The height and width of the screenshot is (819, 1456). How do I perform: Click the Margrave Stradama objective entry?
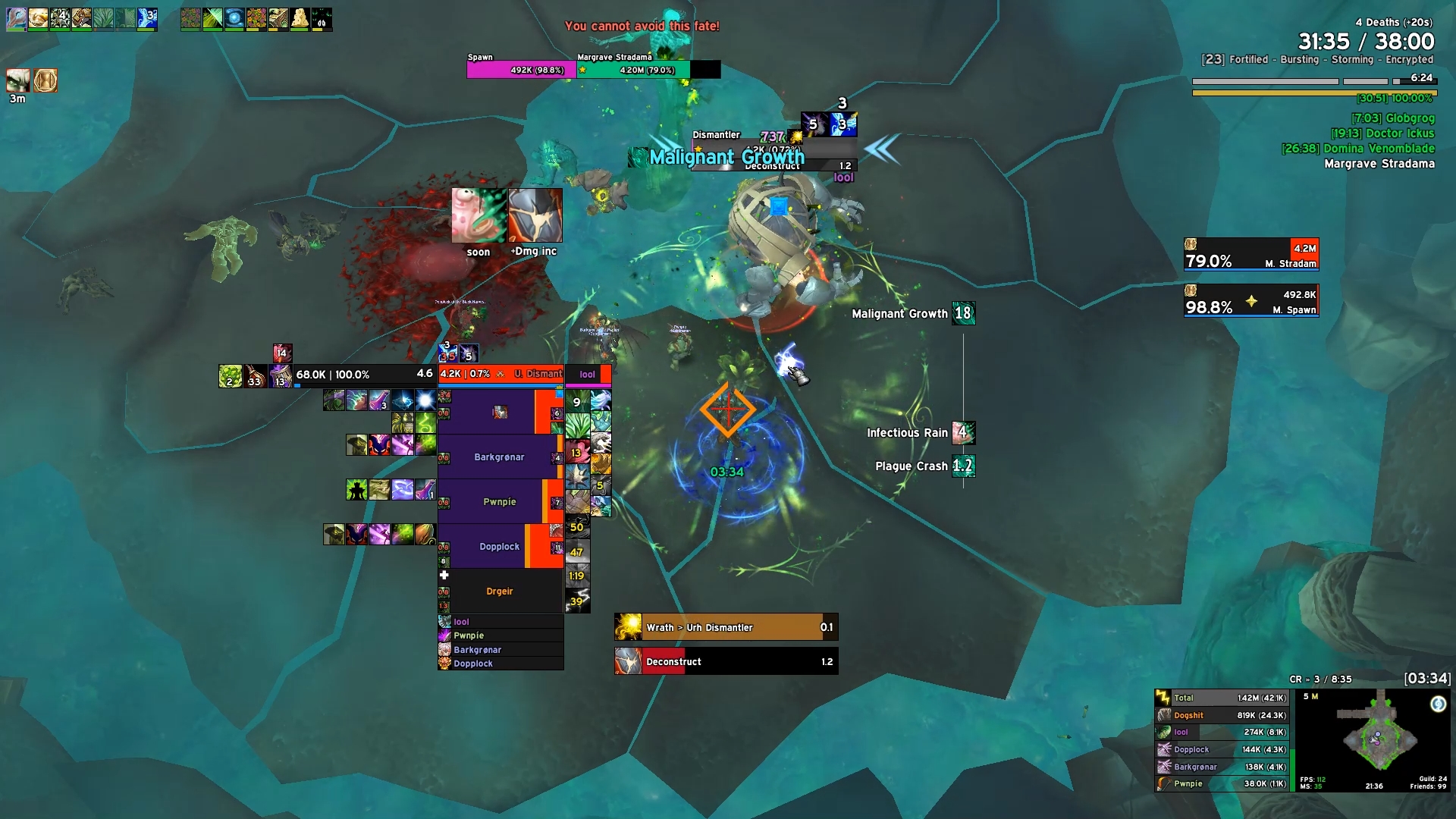(x=1379, y=164)
